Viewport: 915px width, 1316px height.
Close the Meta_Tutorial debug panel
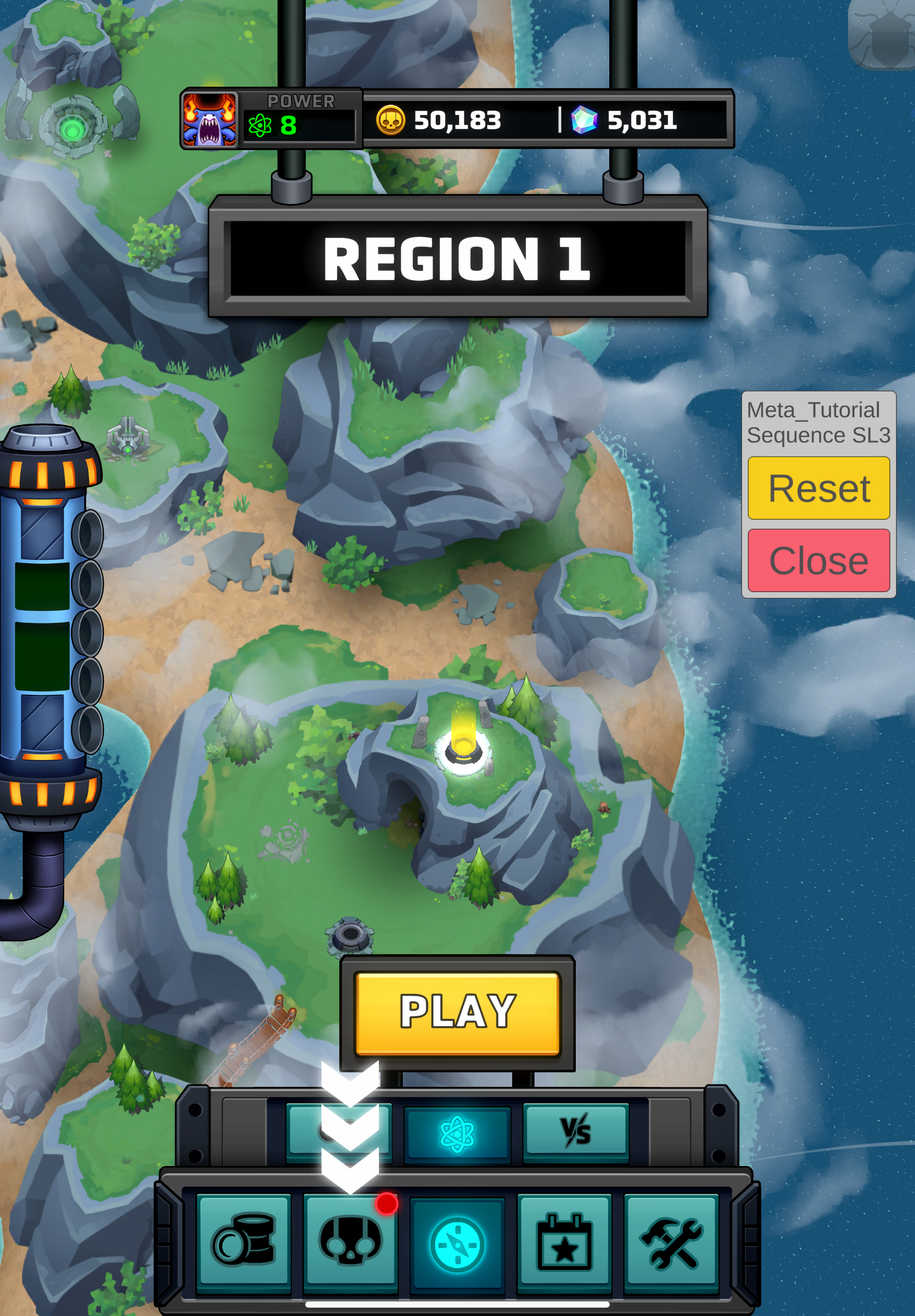click(818, 560)
